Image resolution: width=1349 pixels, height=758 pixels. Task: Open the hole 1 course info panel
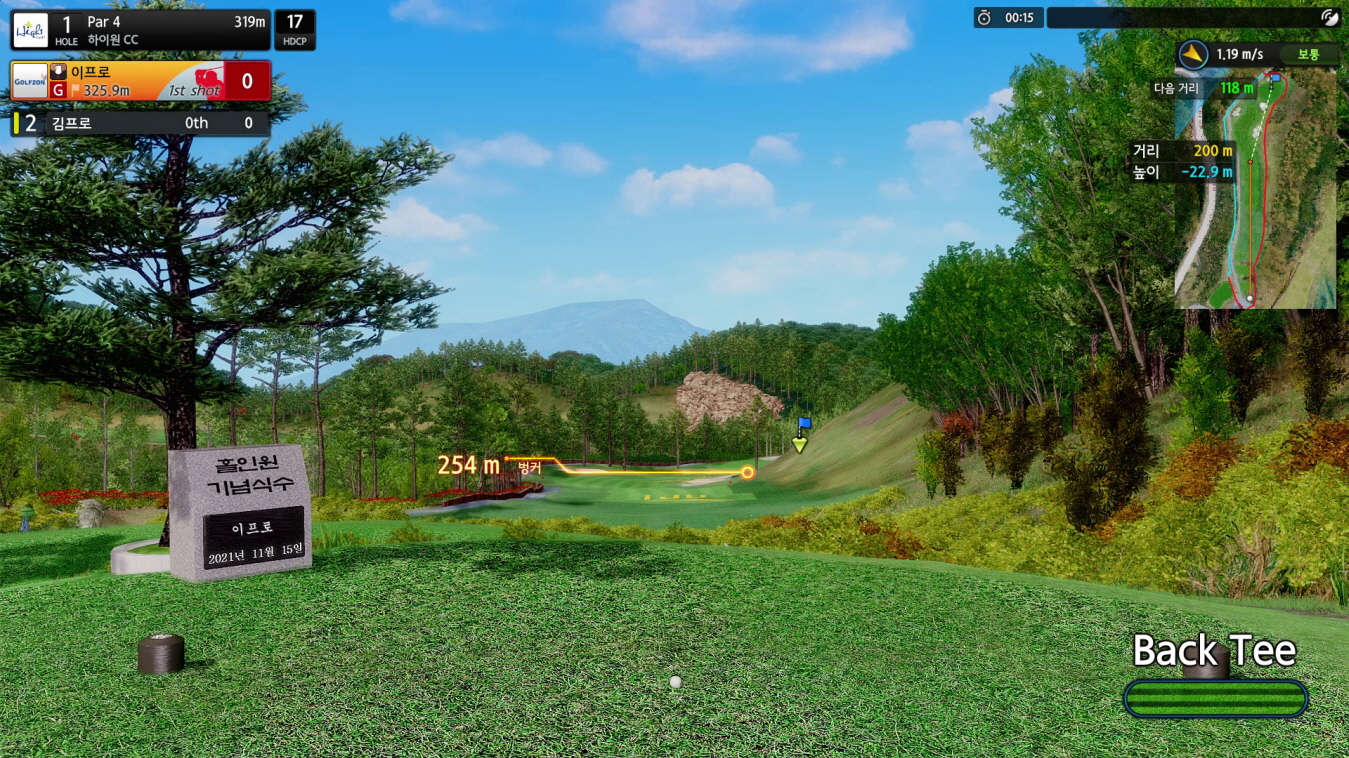(x=140, y=30)
